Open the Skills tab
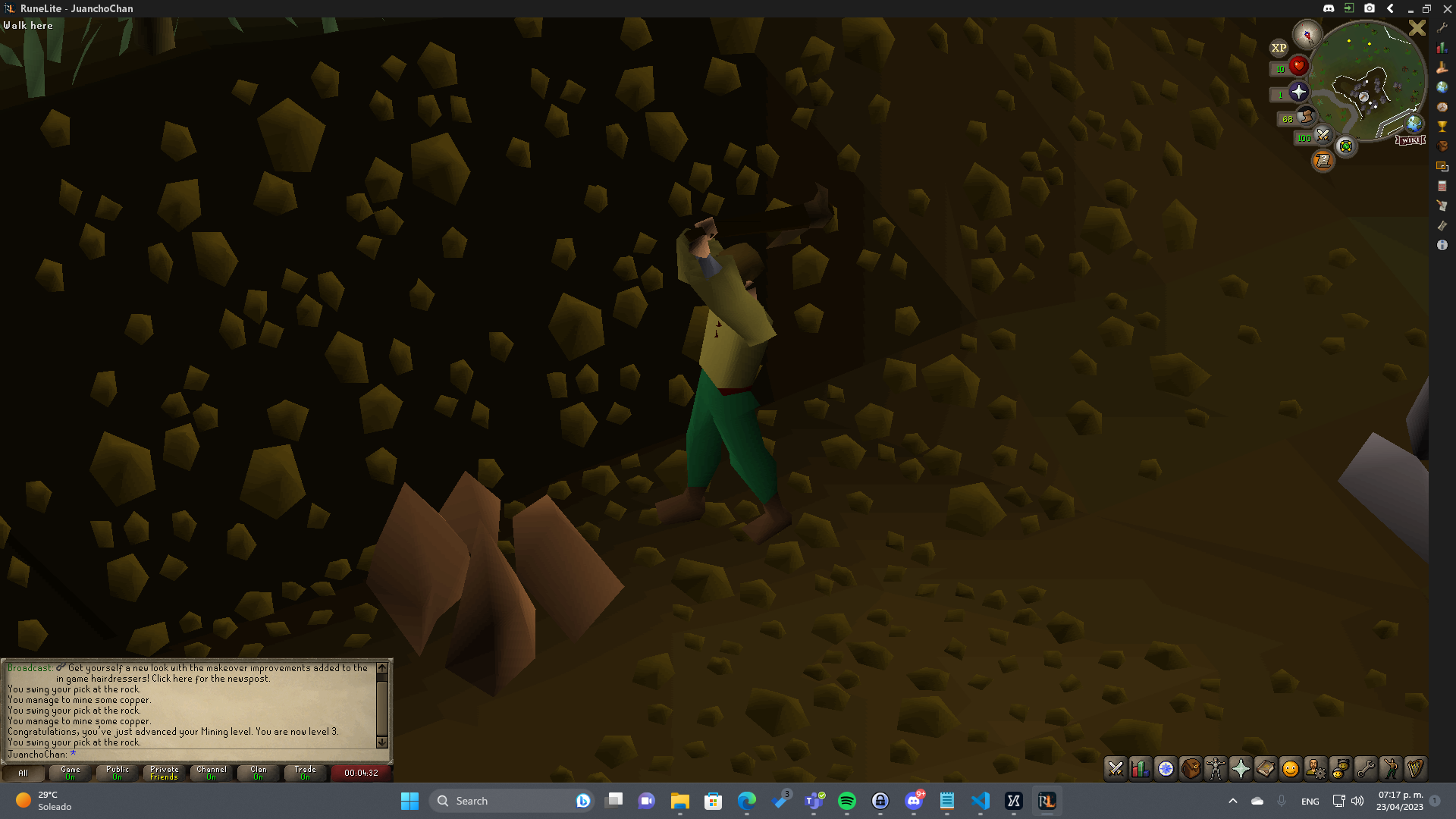This screenshot has width=1456, height=819. [1140, 768]
